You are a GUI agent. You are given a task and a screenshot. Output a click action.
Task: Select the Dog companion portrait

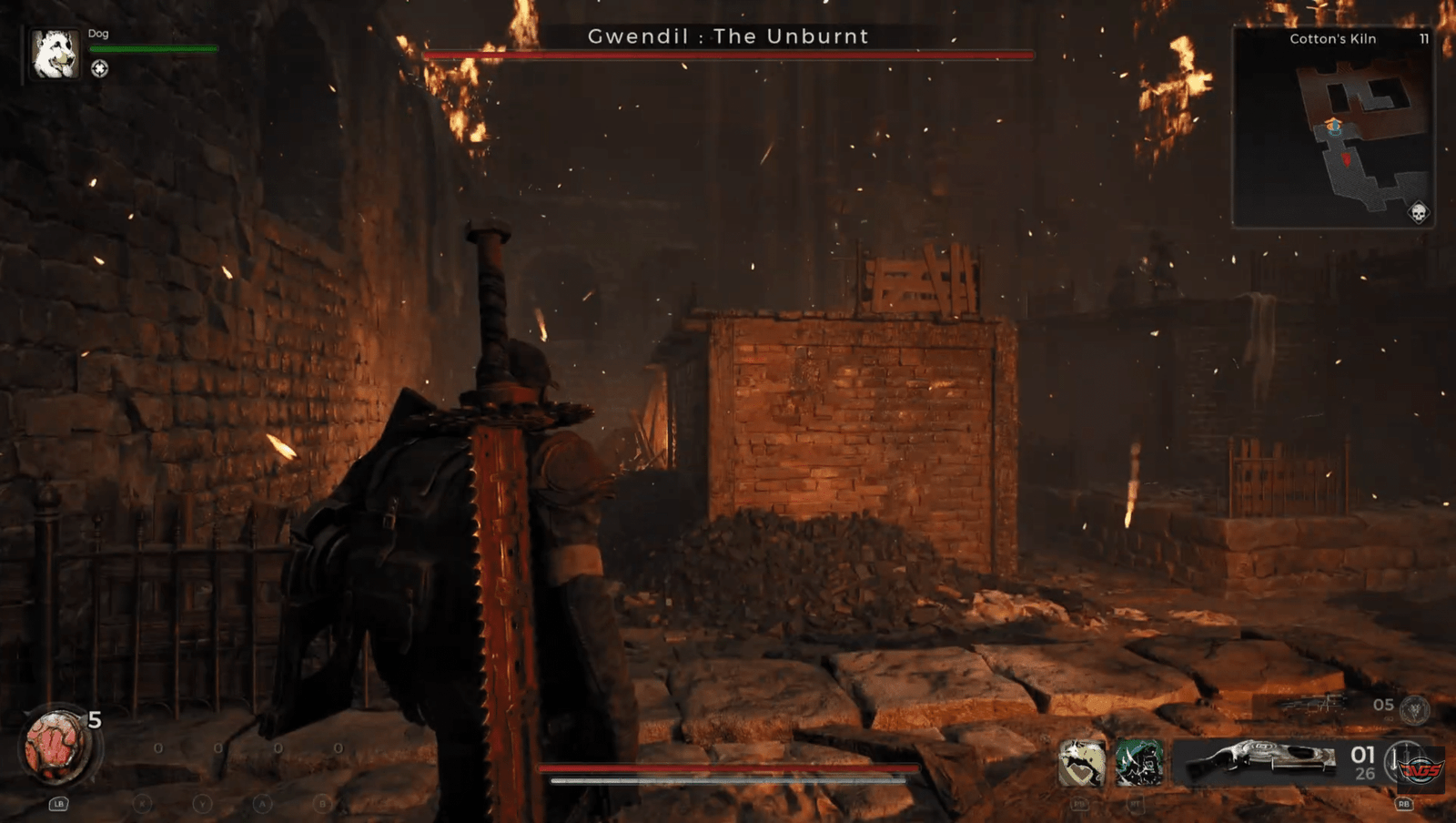[x=55, y=54]
